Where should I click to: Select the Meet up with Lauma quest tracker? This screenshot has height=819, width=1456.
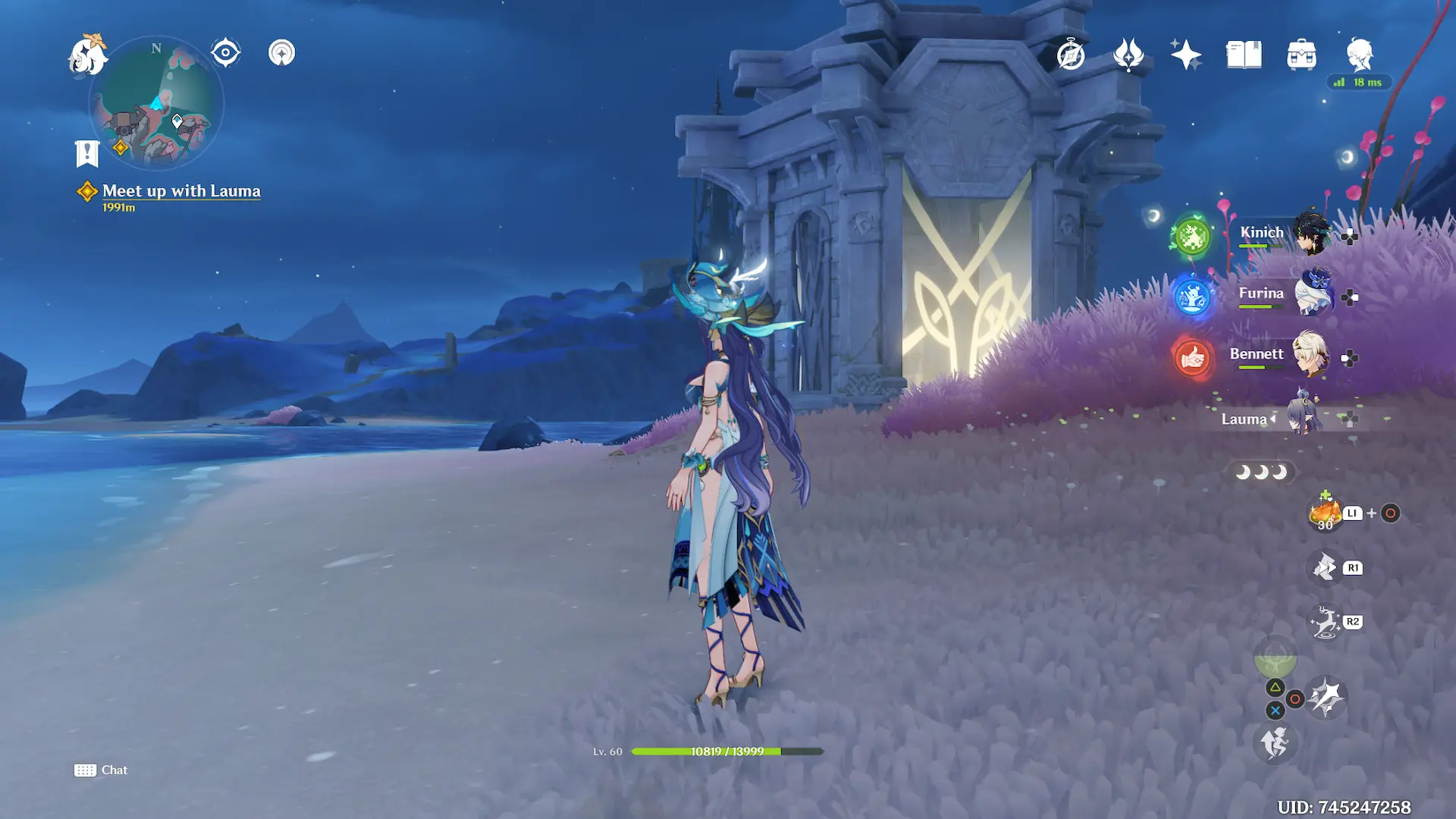pyautogui.click(x=180, y=191)
